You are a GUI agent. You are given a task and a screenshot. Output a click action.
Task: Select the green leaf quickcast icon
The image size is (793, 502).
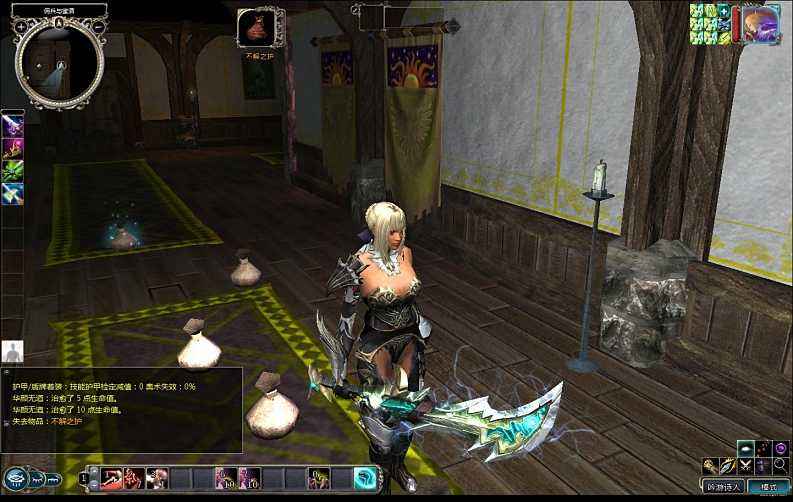point(13,171)
